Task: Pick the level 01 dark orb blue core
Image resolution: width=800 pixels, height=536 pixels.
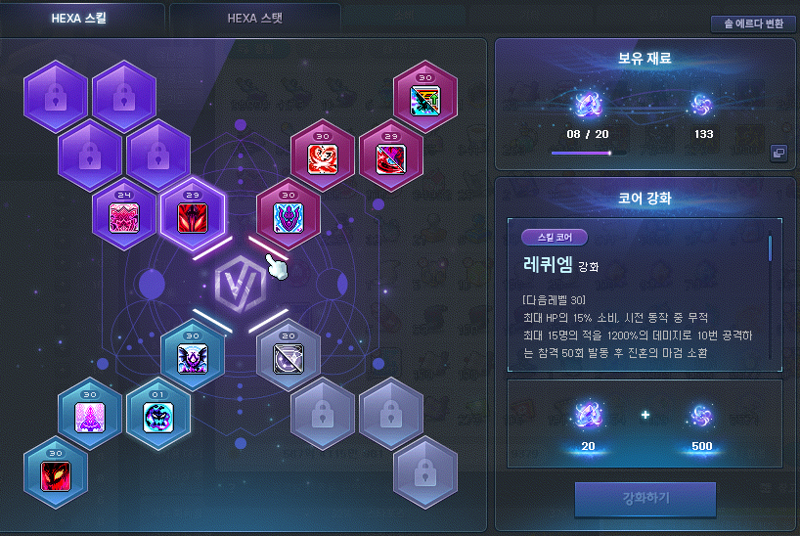Action: tap(158, 416)
